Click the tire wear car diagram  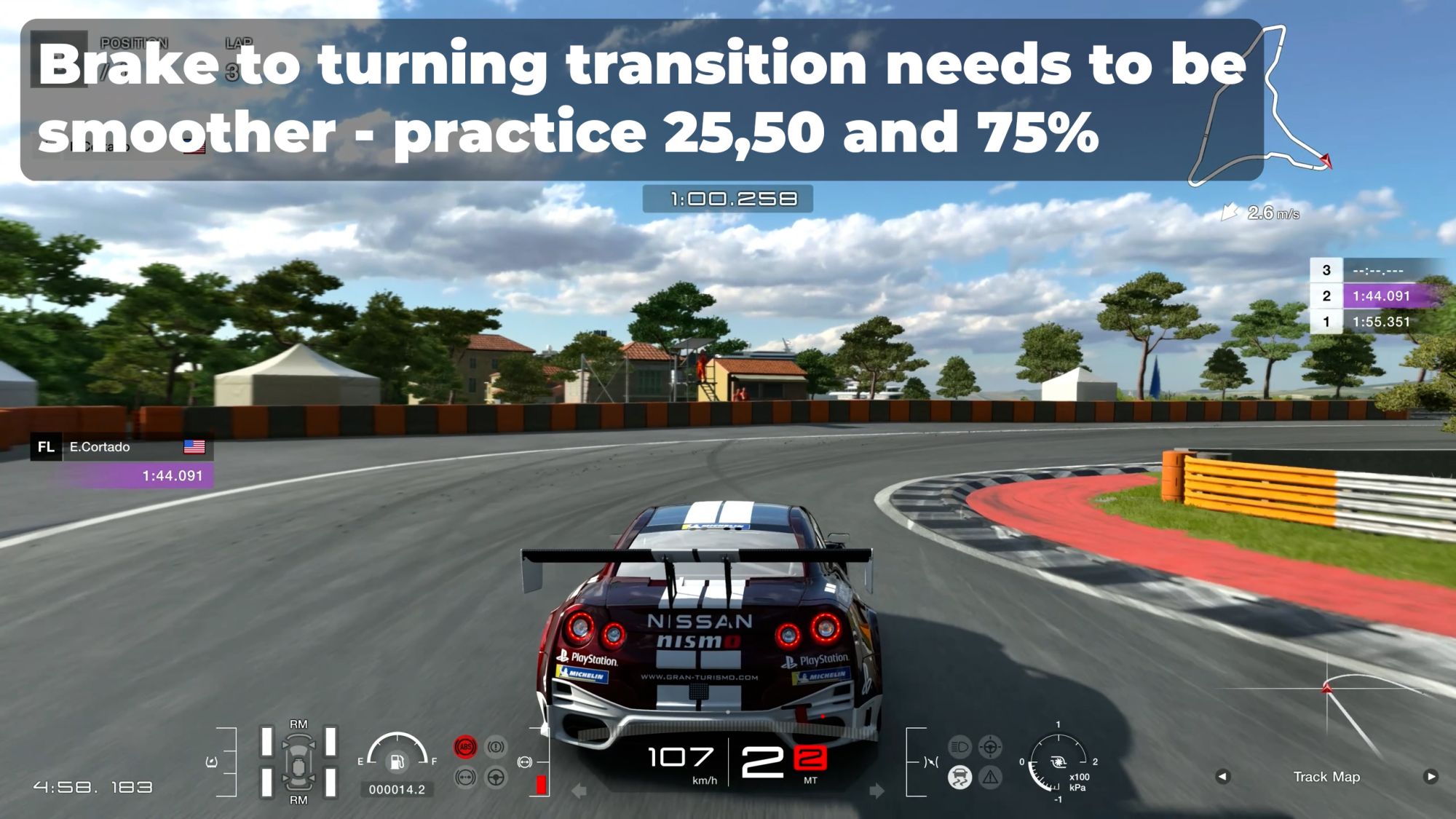[x=298, y=762]
